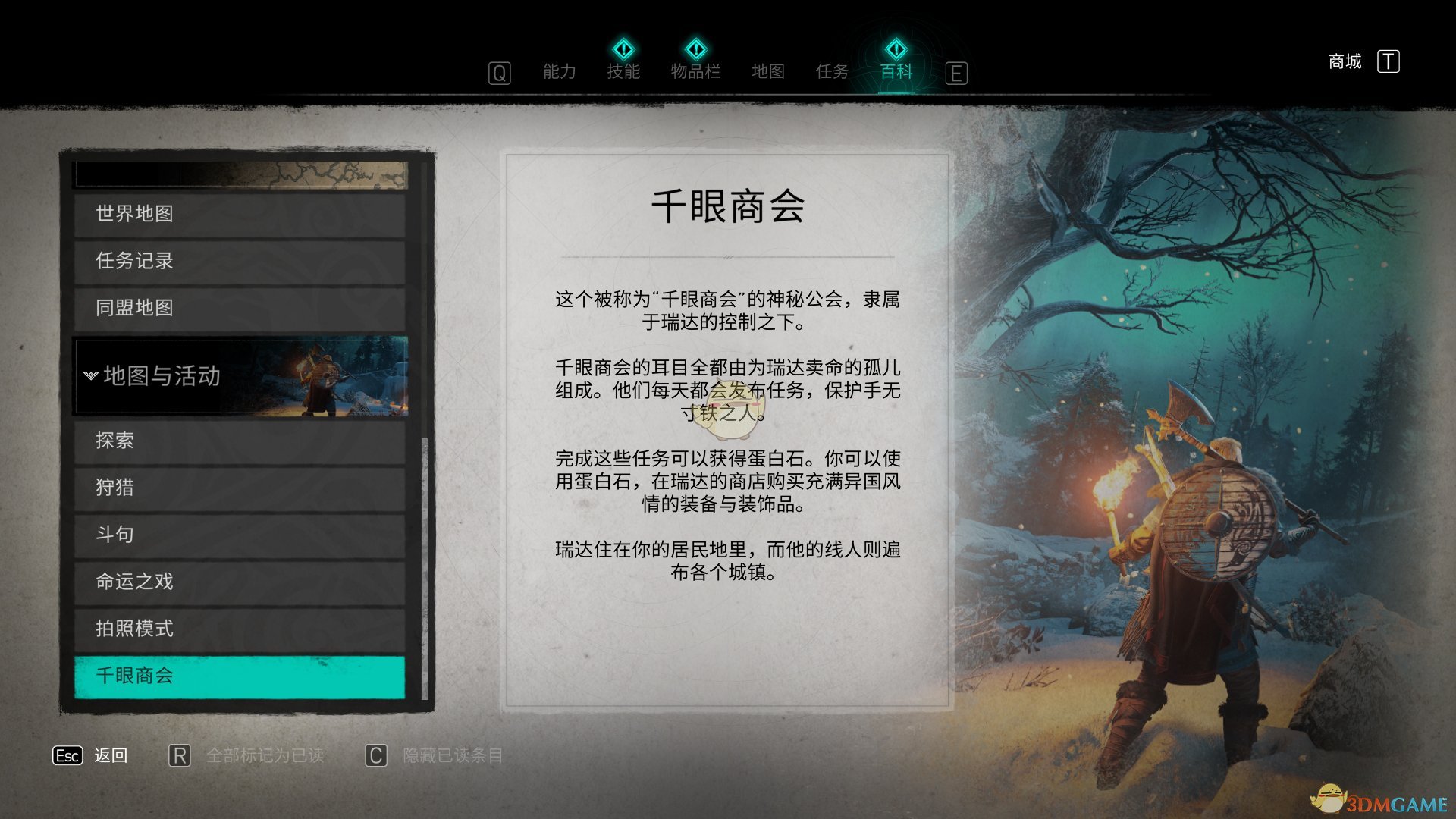Click the diamond icon above 物品栏 tab
This screenshot has width=1456, height=819.
click(x=697, y=50)
